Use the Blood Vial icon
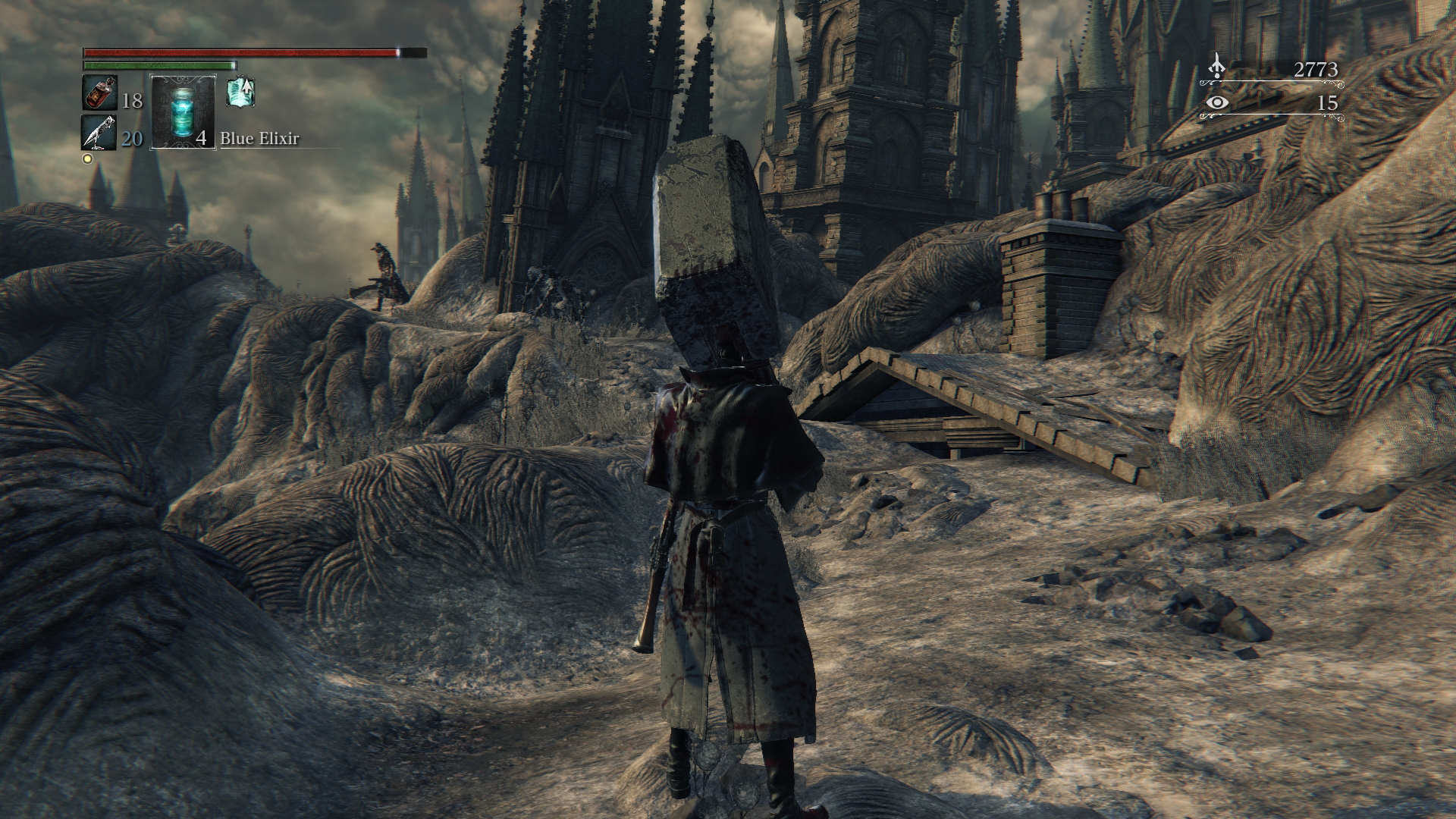This screenshot has width=1456, height=819. 99,93
